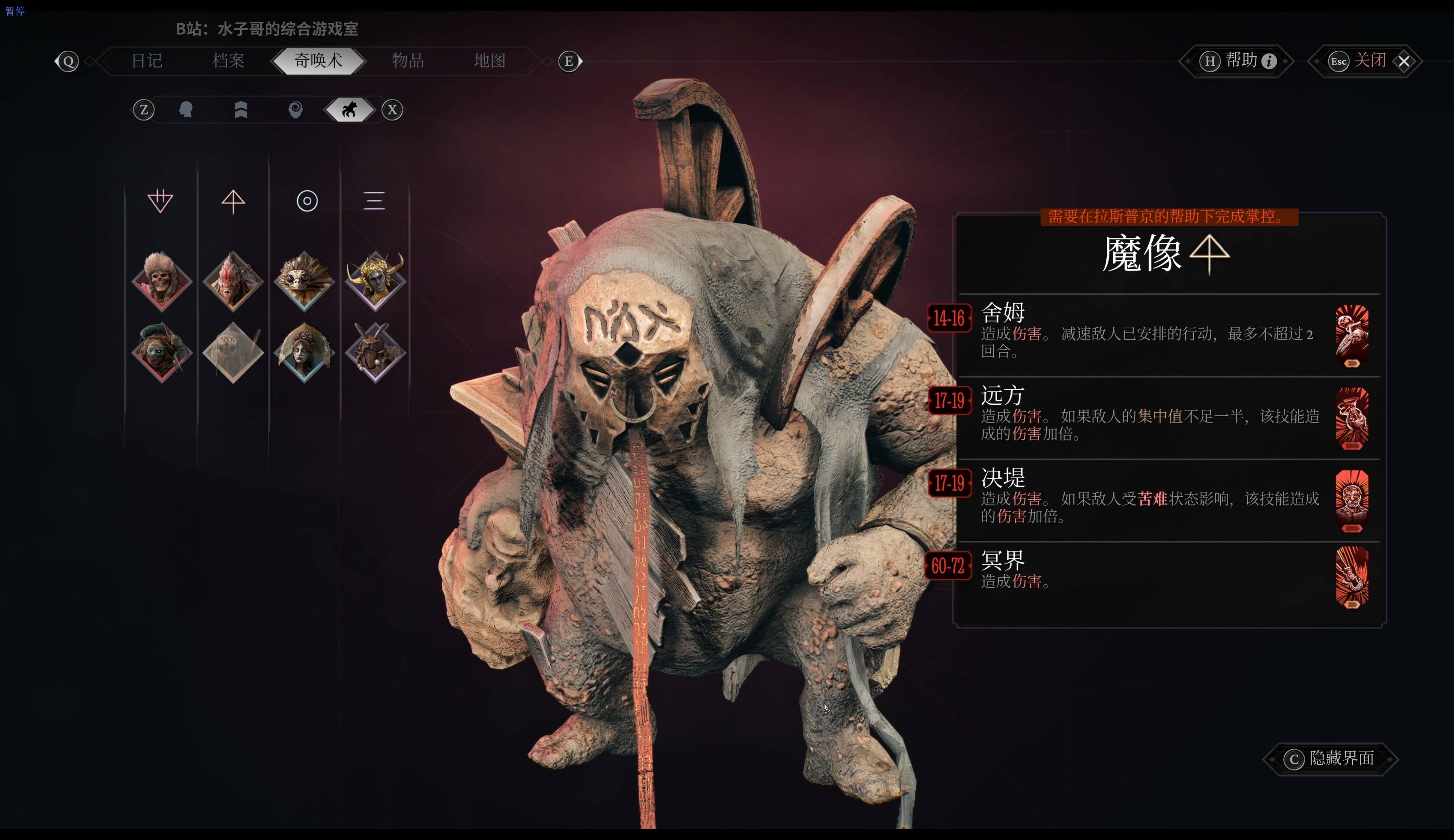This screenshot has width=1454, height=840.
Task: Select the 奇唤术 tab
Action: pyautogui.click(x=318, y=61)
